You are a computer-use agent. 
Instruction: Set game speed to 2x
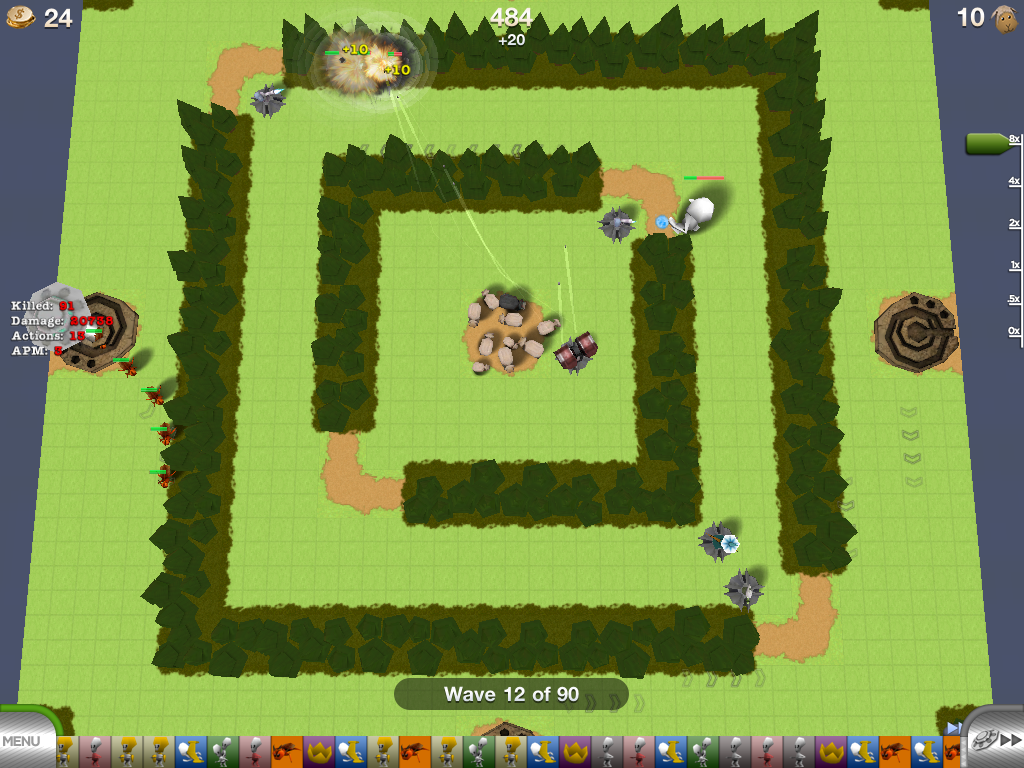pos(1014,223)
